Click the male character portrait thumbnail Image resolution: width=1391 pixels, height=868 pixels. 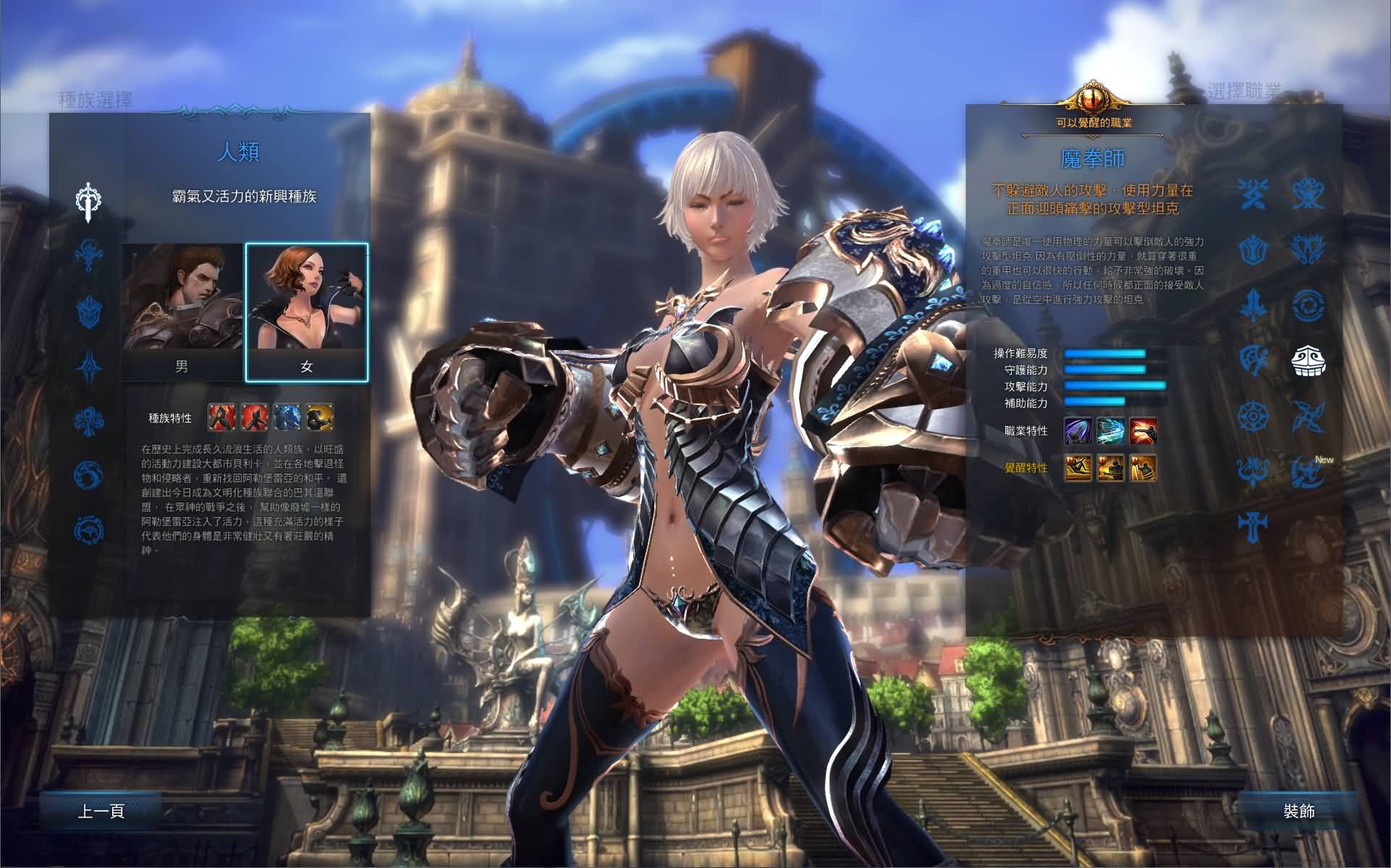(x=179, y=300)
